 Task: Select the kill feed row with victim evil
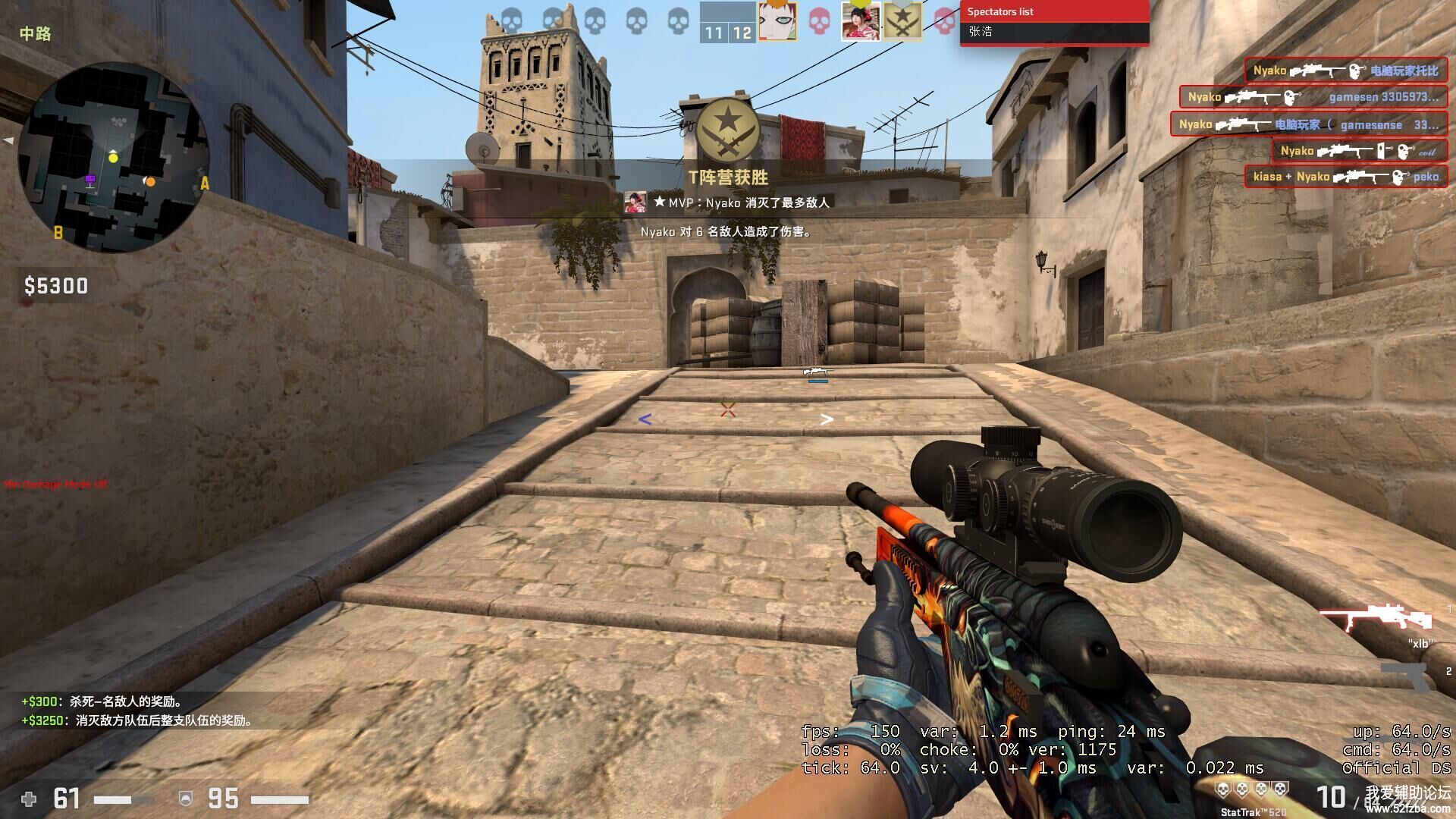(1358, 151)
